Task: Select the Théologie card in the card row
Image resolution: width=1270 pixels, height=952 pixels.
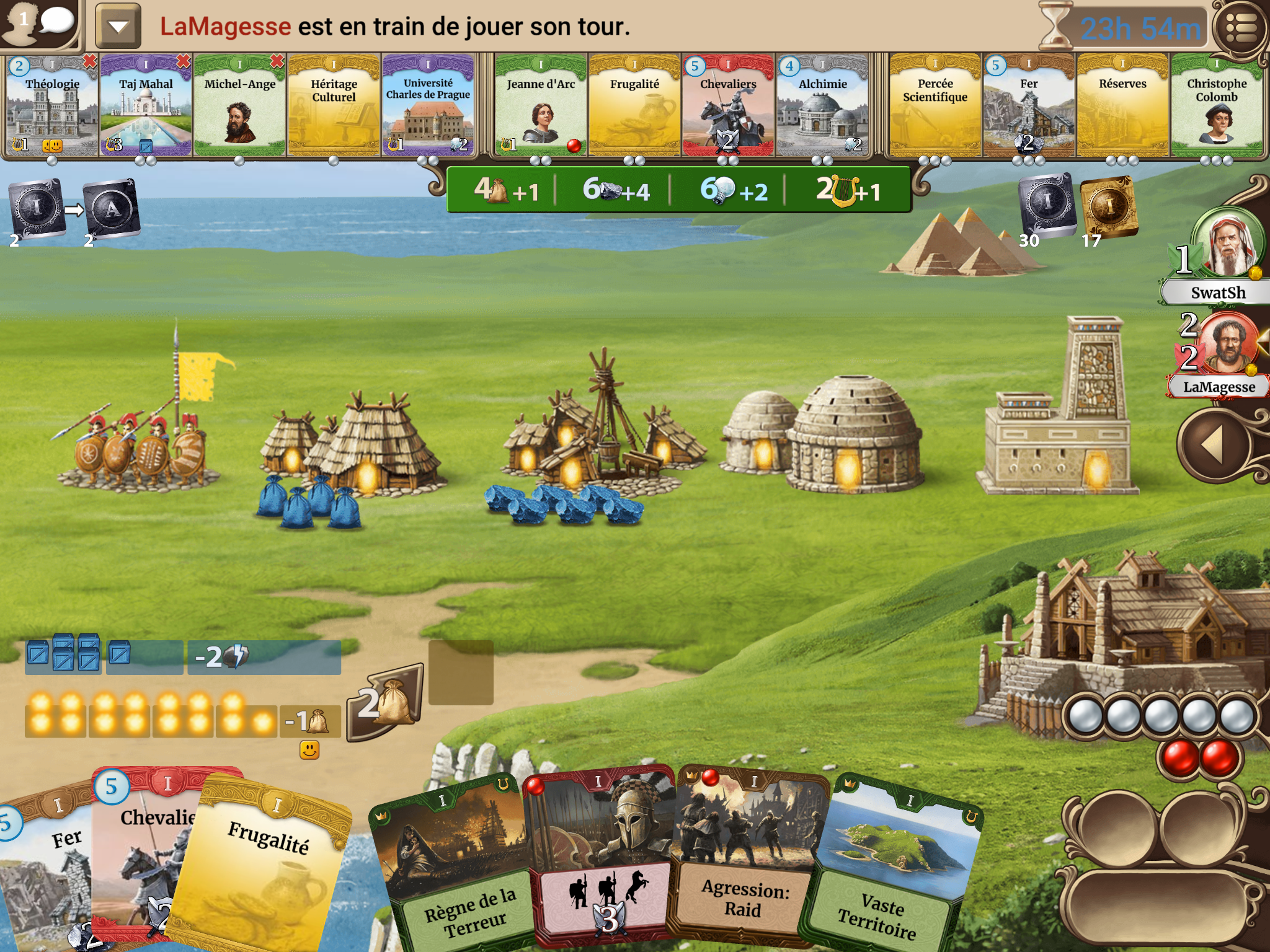Action: (x=52, y=105)
